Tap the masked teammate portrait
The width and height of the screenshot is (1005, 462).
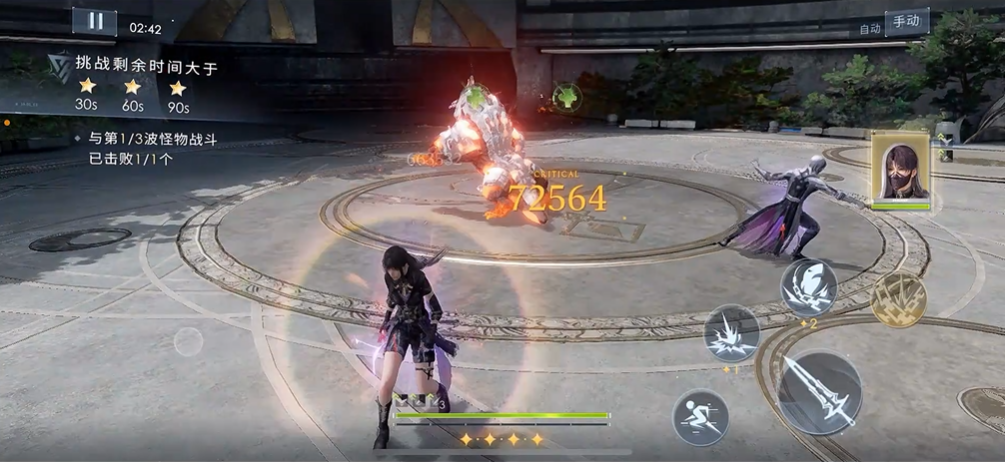pos(900,170)
